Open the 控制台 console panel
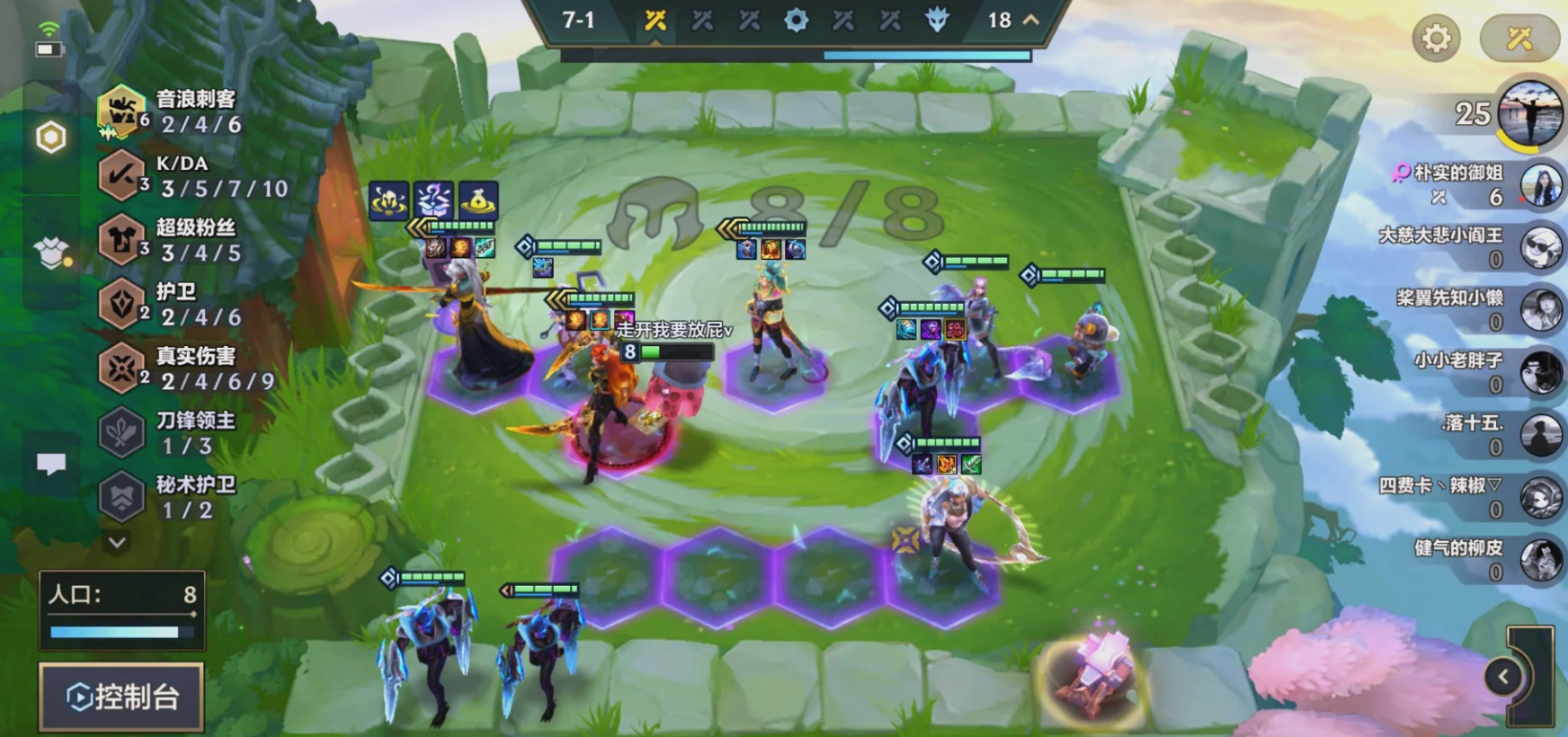1568x737 pixels. (x=122, y=697)
